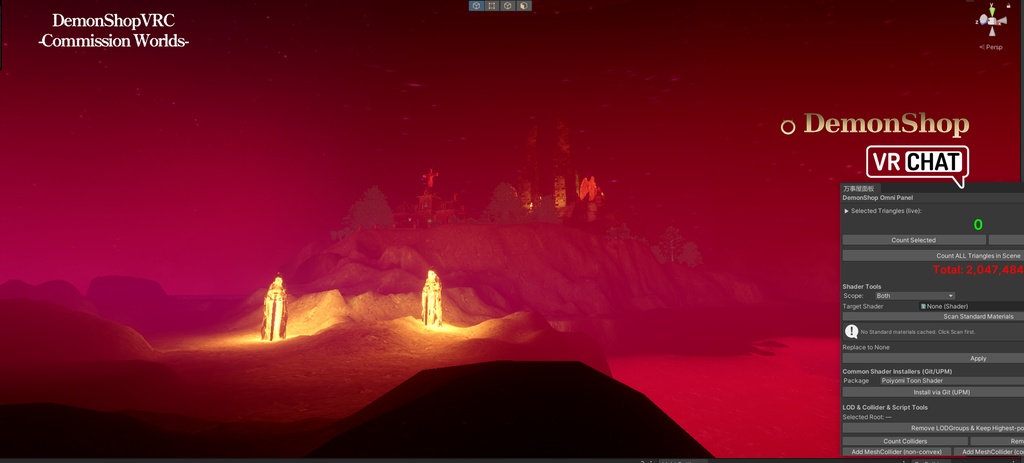The width and height of the screenshot is (1024, 463).
Task: Toggle the Persp projection label
Action: point(993,46)
